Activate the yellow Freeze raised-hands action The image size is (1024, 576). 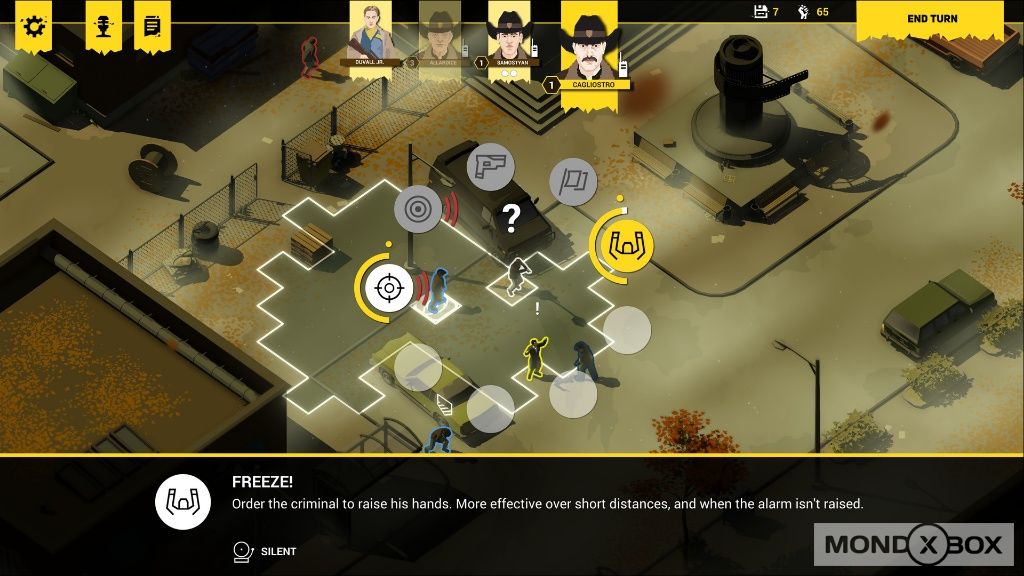pos(627,241)
